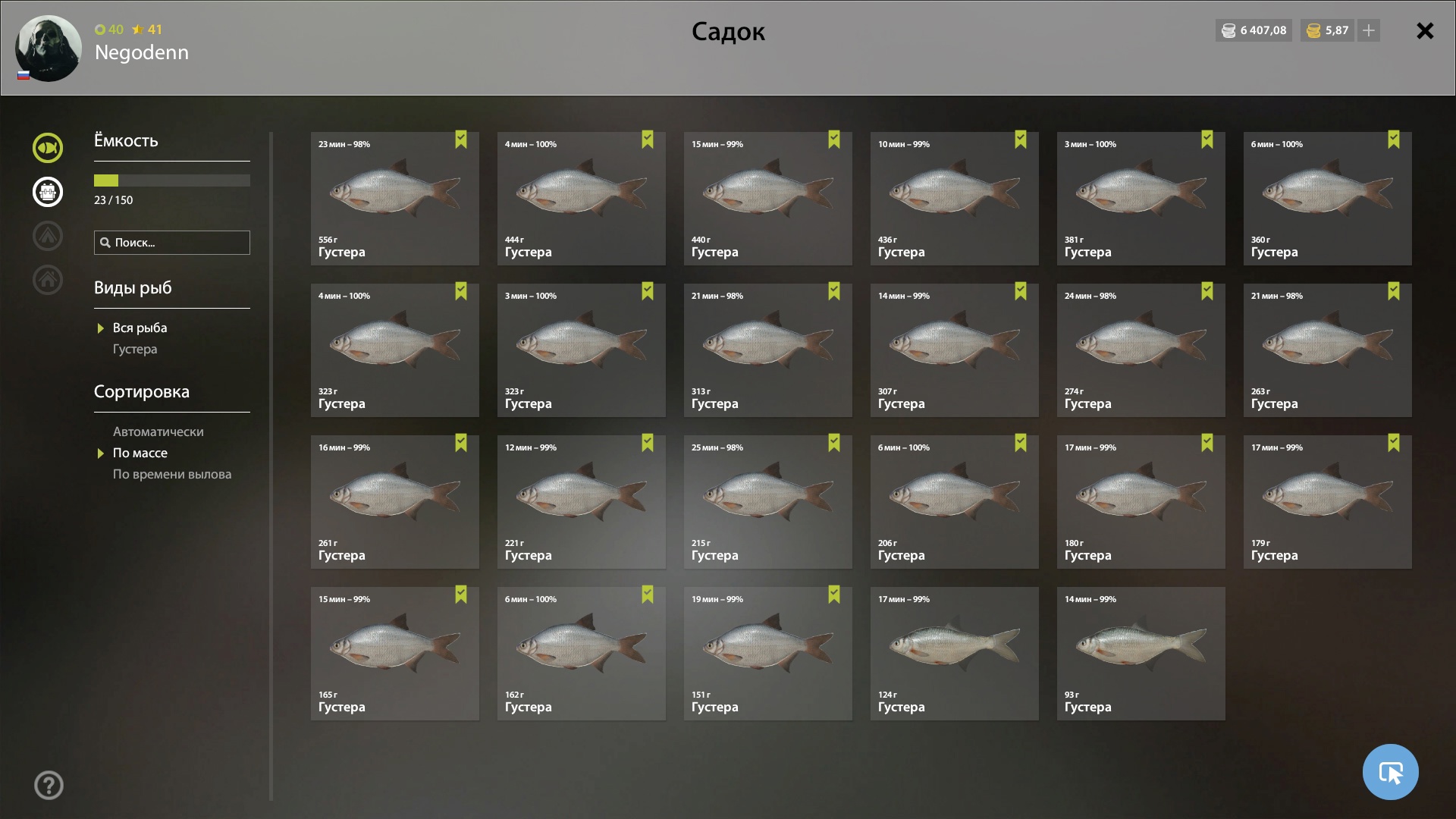Select the 556 g Густера card
1456x819 pixels.
coord(394,199)
